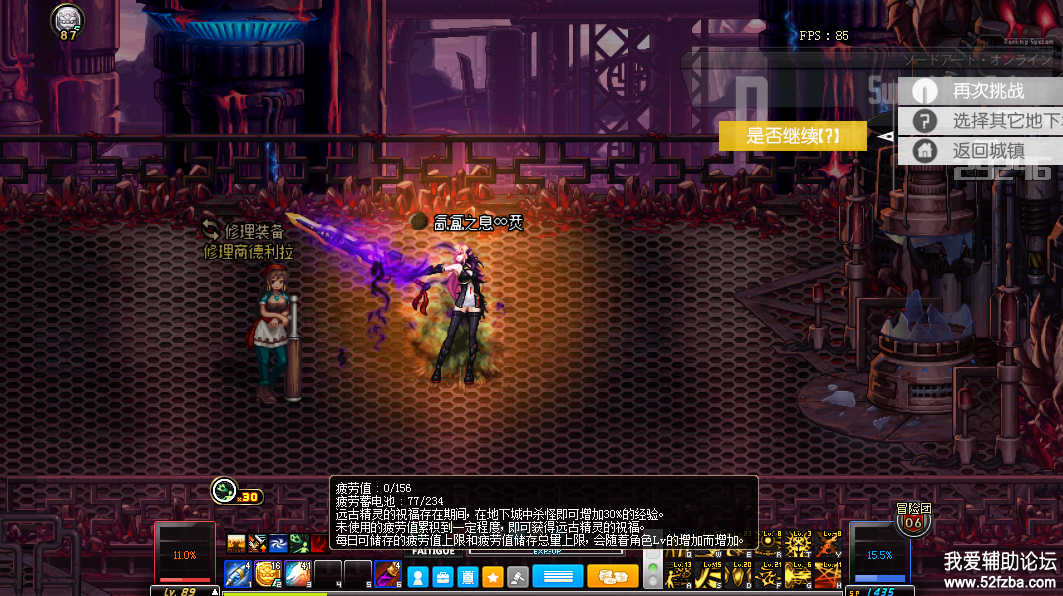Screen dimensions: 1063x596
Task: Open the blue scroll document button
Action: [467, 576]
